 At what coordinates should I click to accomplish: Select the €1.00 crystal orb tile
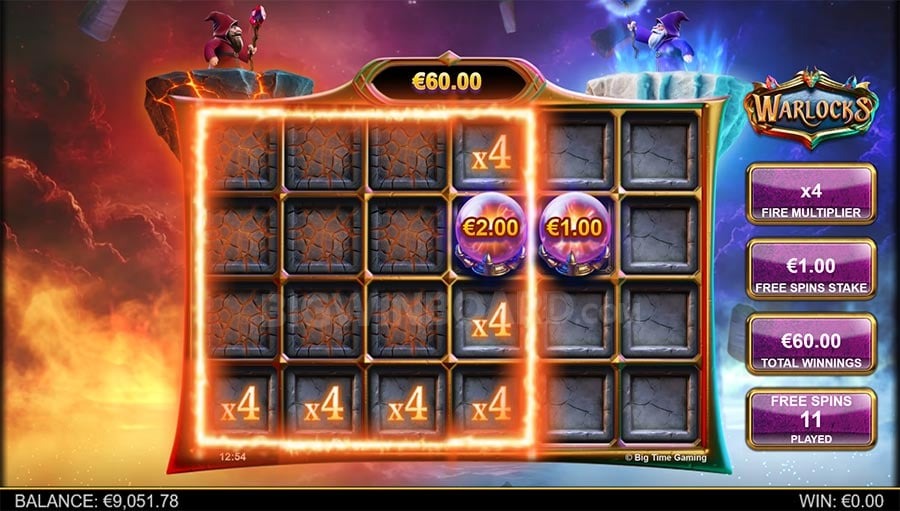[x=575, y=236]
